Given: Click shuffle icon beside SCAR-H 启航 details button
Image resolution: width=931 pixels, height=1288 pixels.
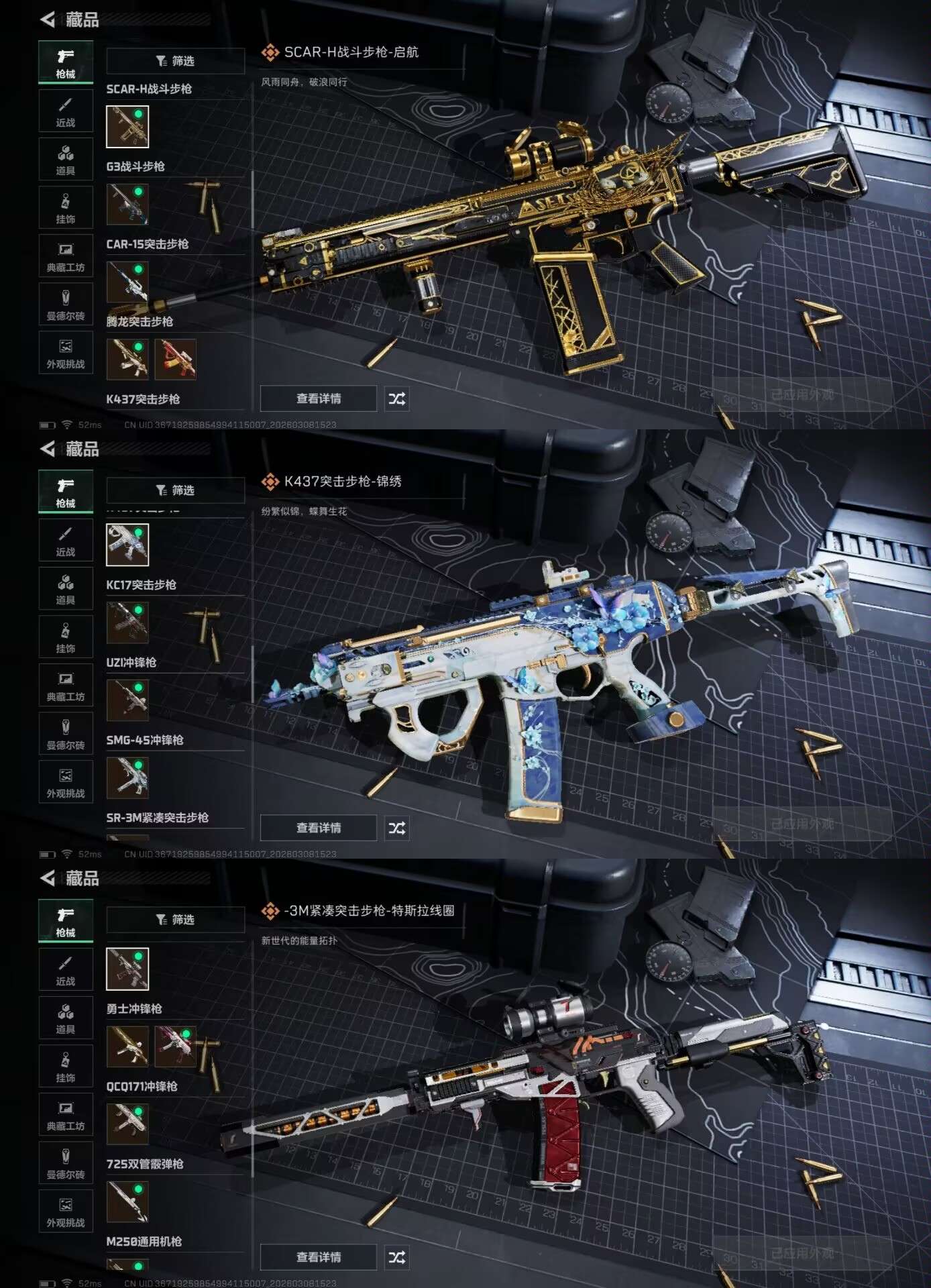Looking at the screenshot, I should coord(396,398).
